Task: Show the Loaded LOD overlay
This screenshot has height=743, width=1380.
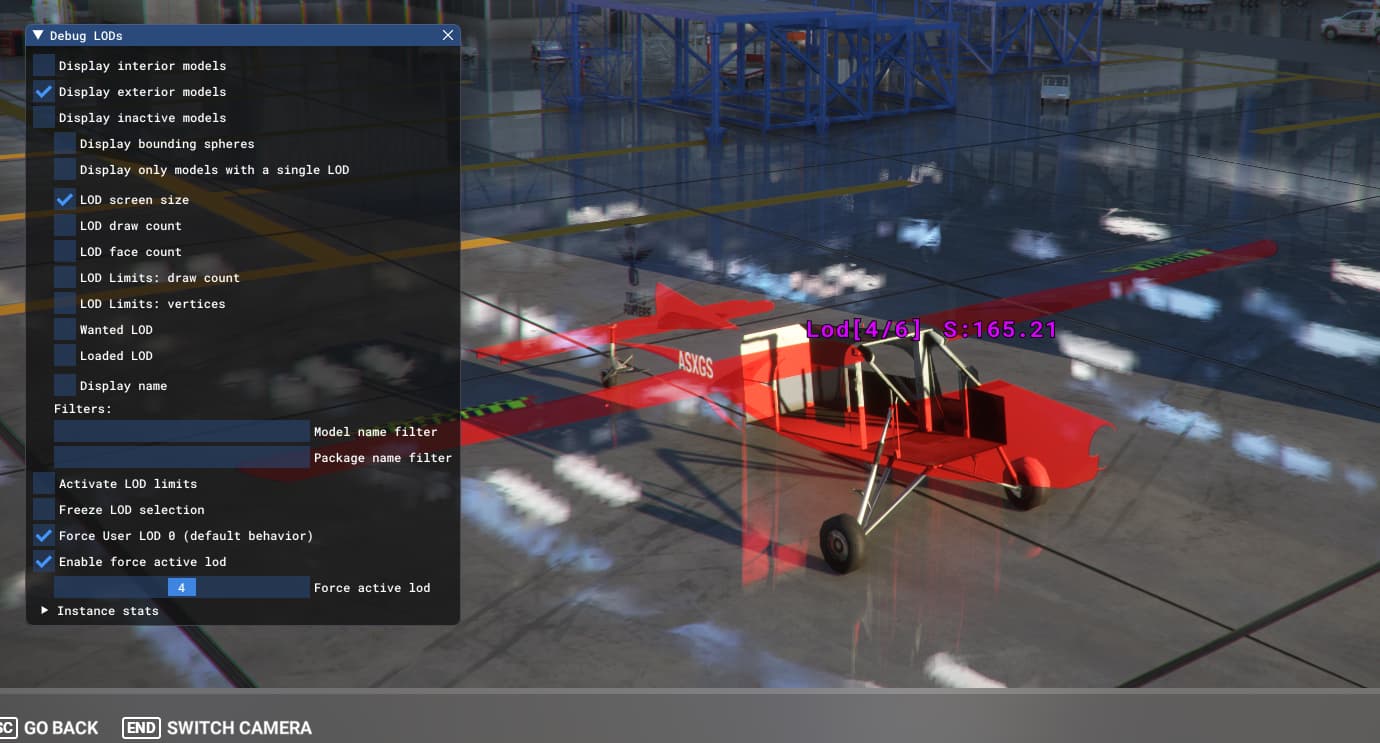Action: click(65, 356)
